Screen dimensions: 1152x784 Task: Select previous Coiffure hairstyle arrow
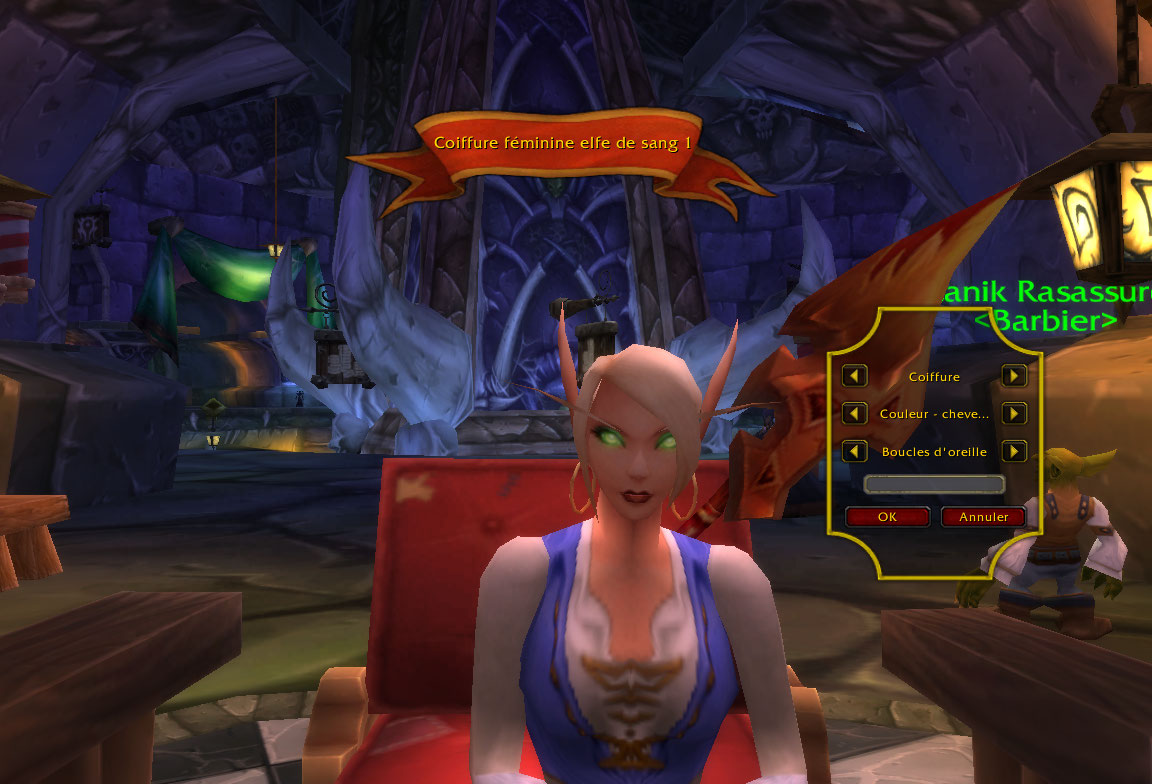coord(854,376)
